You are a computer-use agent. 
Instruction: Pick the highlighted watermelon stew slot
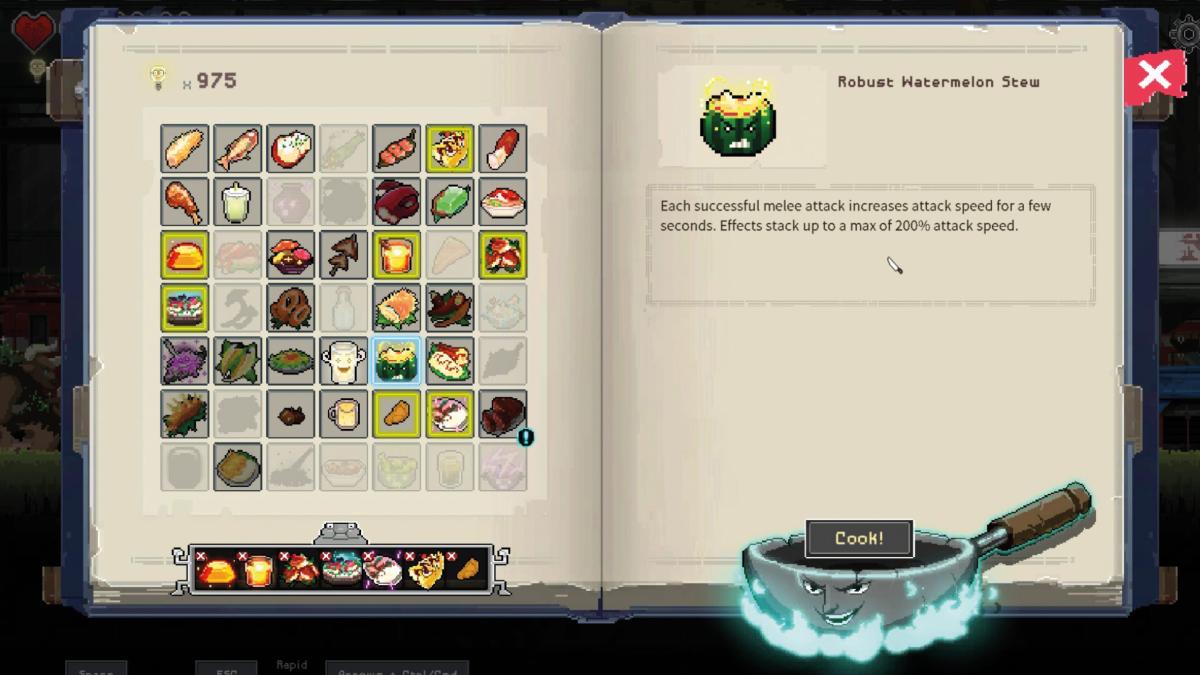(396, 361)
